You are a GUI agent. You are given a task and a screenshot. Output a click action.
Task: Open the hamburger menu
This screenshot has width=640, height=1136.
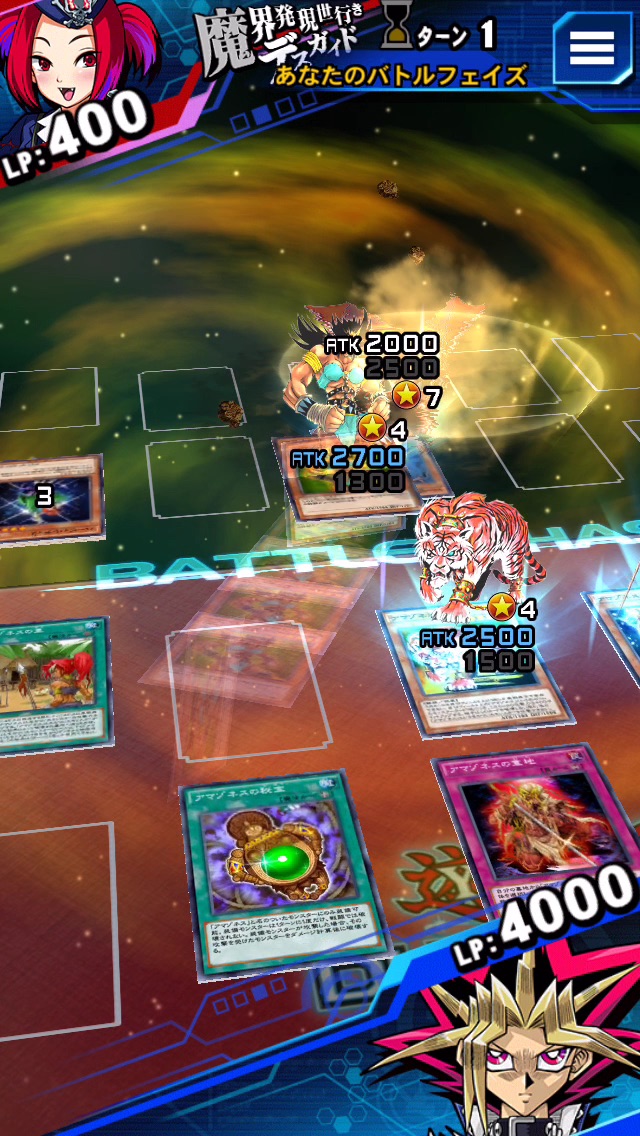pyautogui.click(x=591, y=47)
